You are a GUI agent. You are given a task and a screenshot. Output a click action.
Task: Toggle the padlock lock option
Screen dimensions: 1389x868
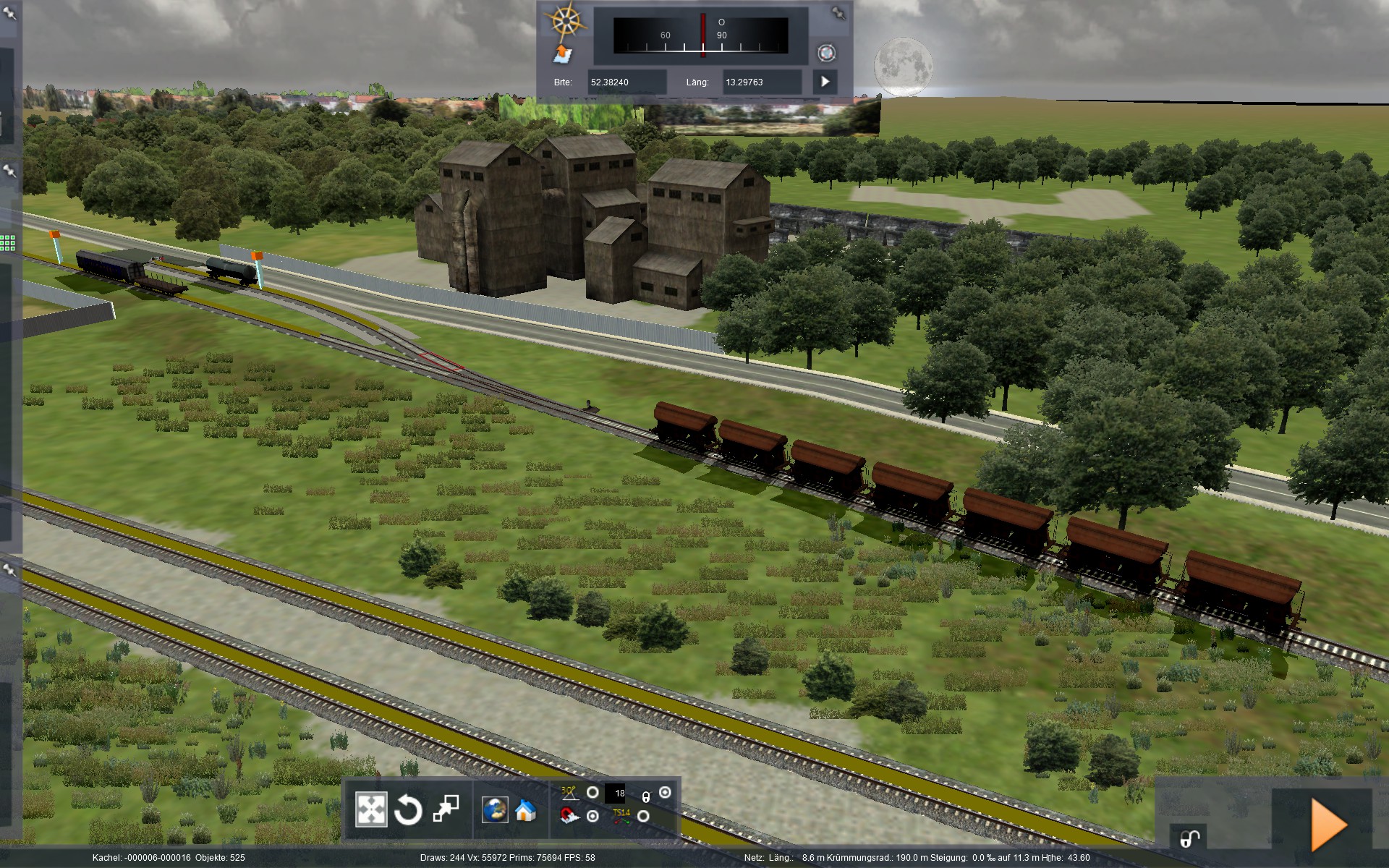[665, 793]
